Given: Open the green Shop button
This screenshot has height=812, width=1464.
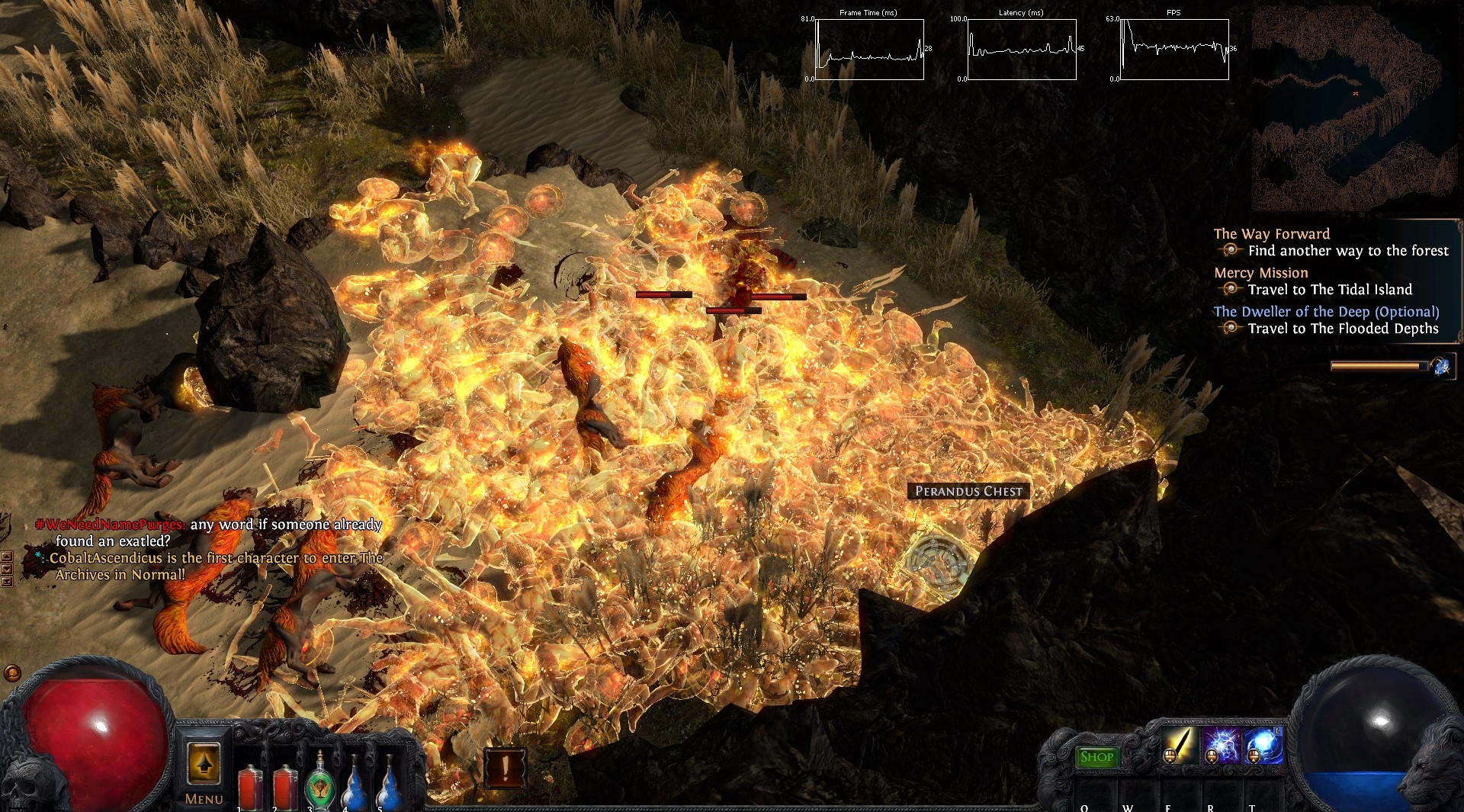Looking at the screenshot, I should tap(1096, 757).
